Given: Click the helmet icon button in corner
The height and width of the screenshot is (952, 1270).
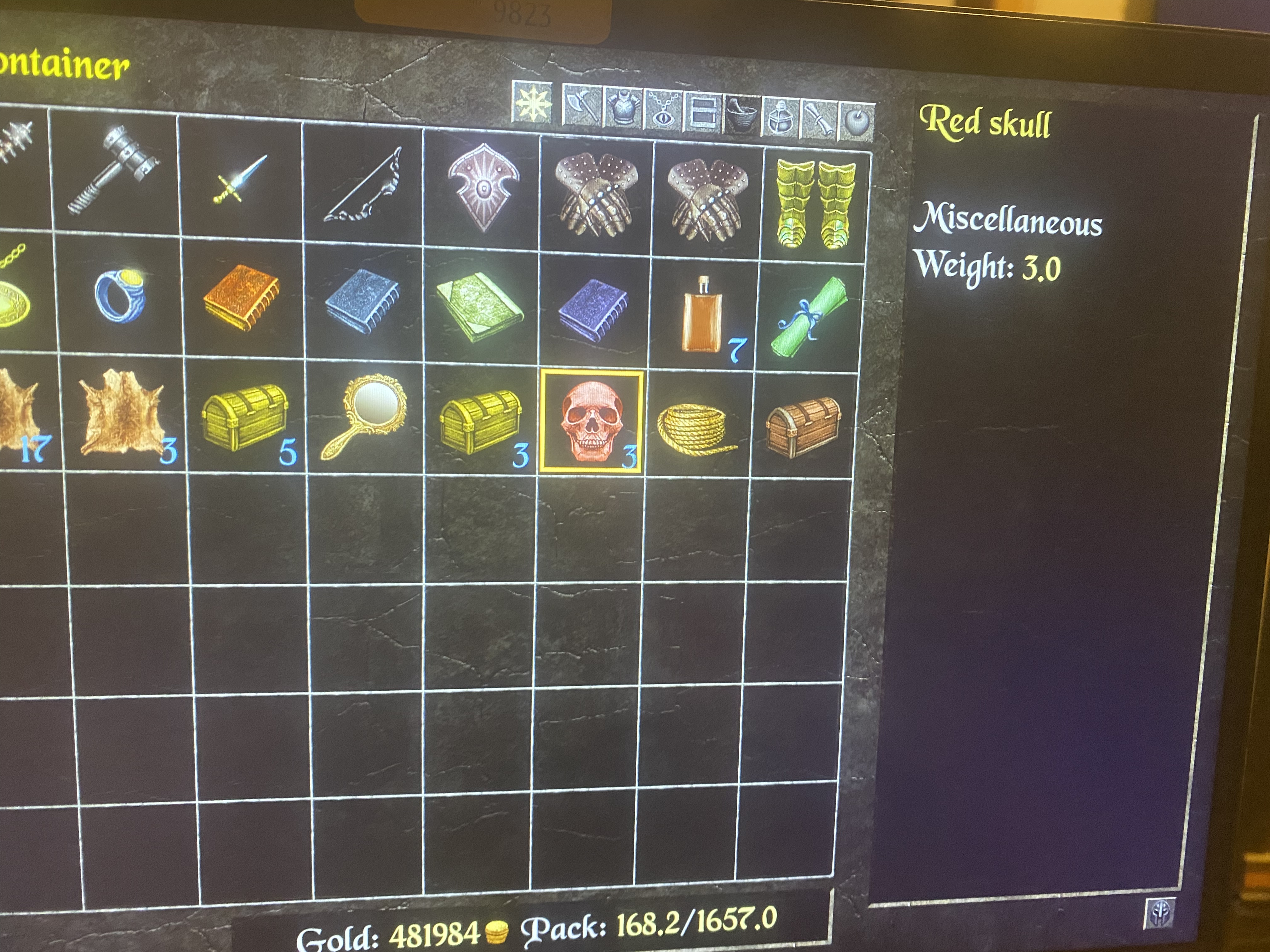Looking at the screenshot, I should (x=1160, y=913).
